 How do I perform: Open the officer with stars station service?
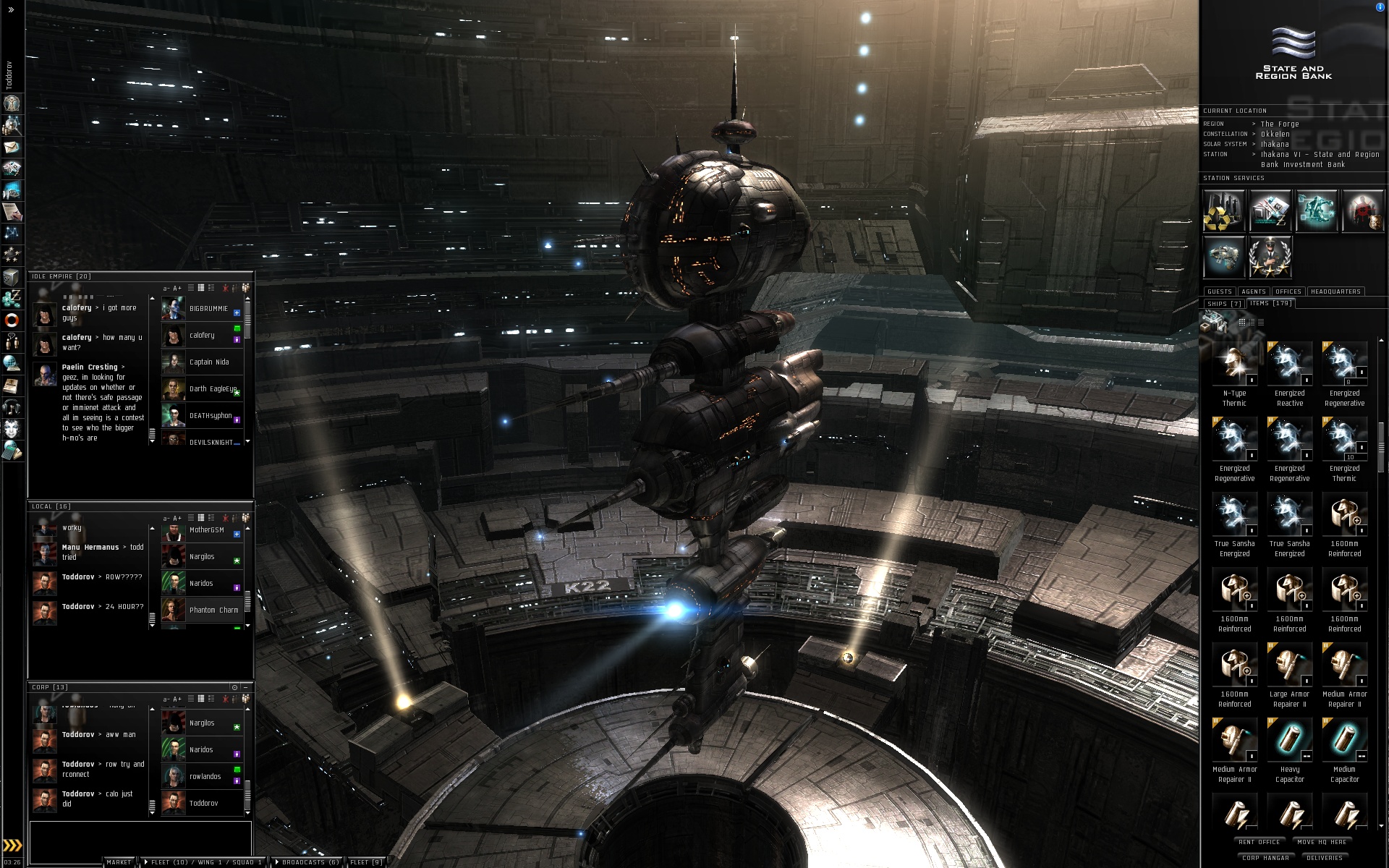(1270, 258)
